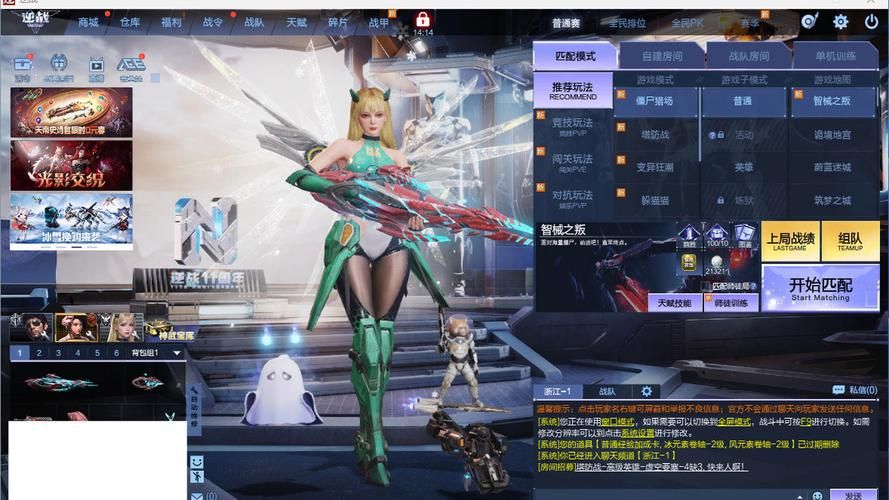Switch to the 全民排位 ranked tab
This screenshot has width=889, height=500.
click(x=628, y=23)
